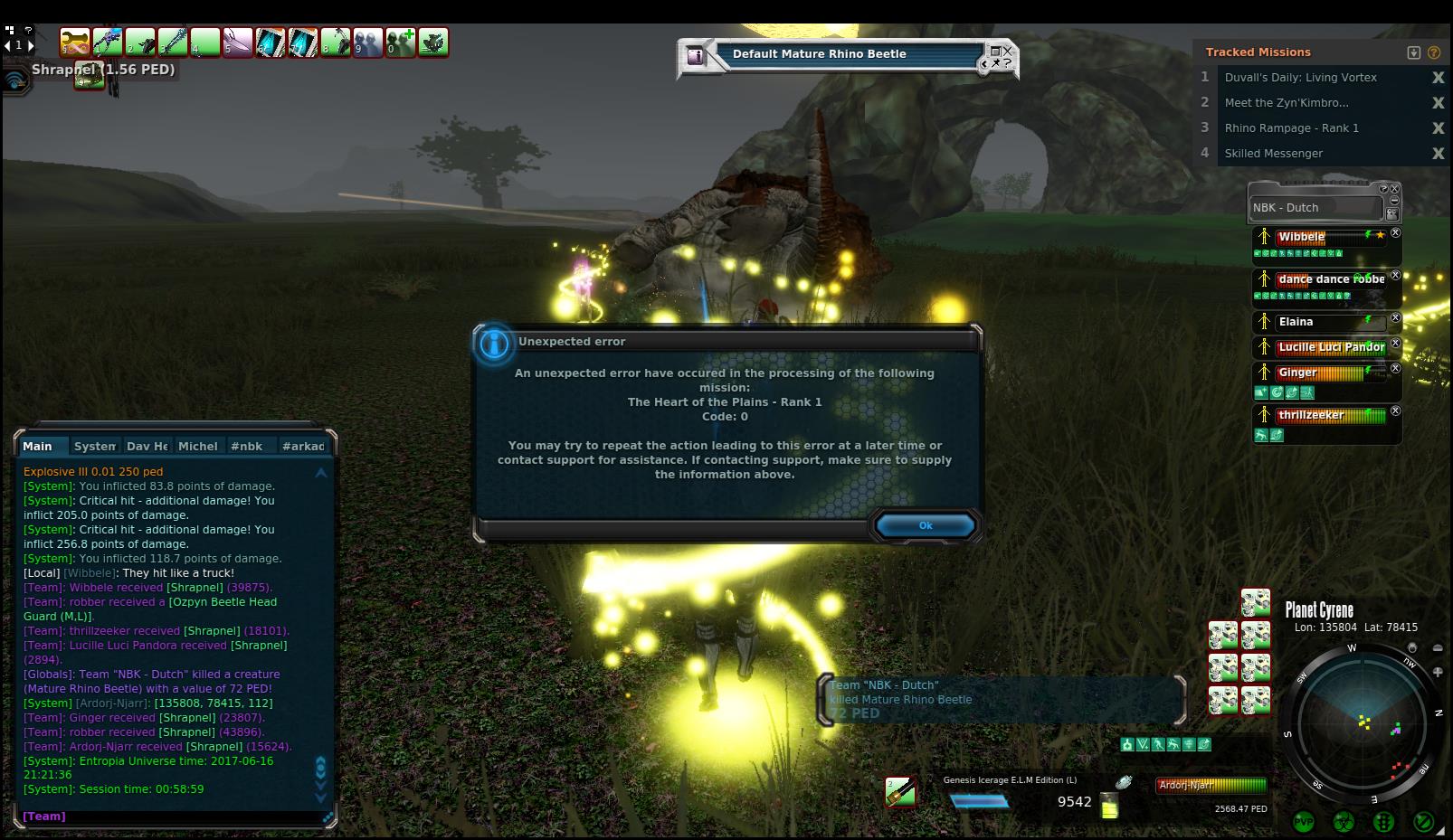Switch to the System chat tab
This screenshot has height=840, width=1453.
pos(94,446)
